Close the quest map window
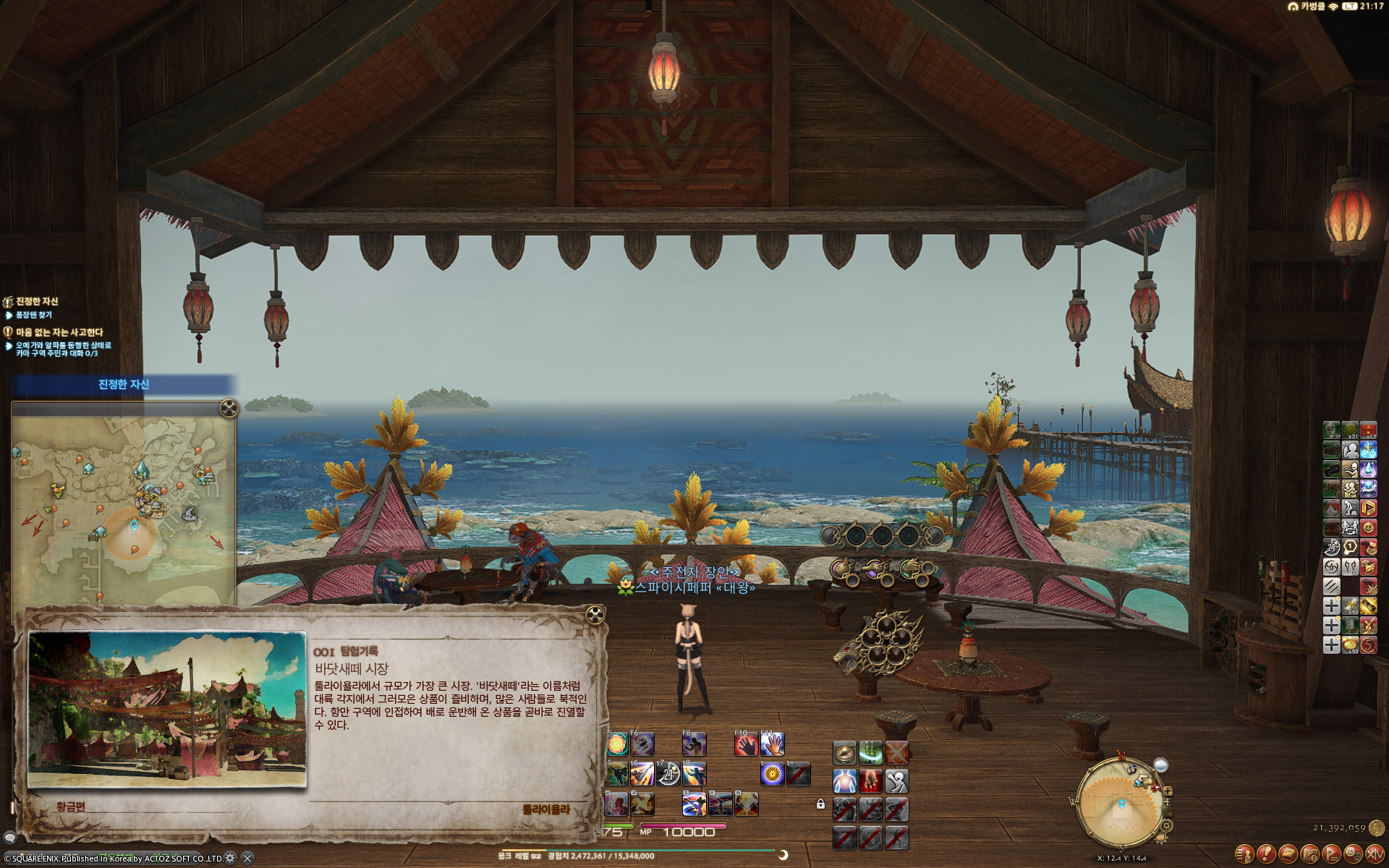Image resolution: width=1389 pixels, height=868 pixels. click(229, 409)
